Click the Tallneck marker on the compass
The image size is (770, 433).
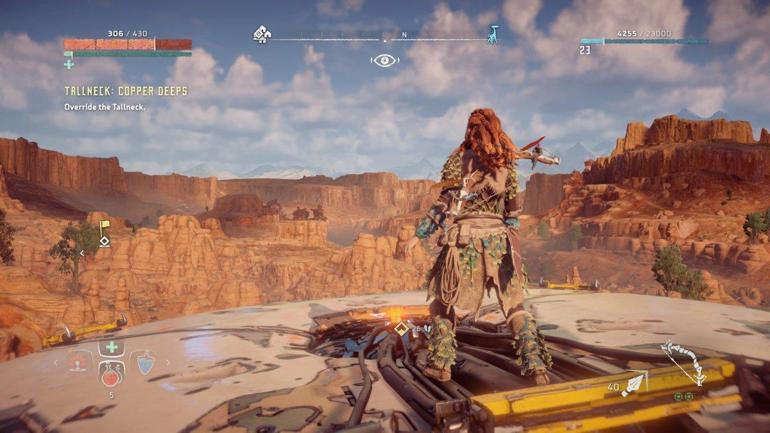[x=492, y=34]
